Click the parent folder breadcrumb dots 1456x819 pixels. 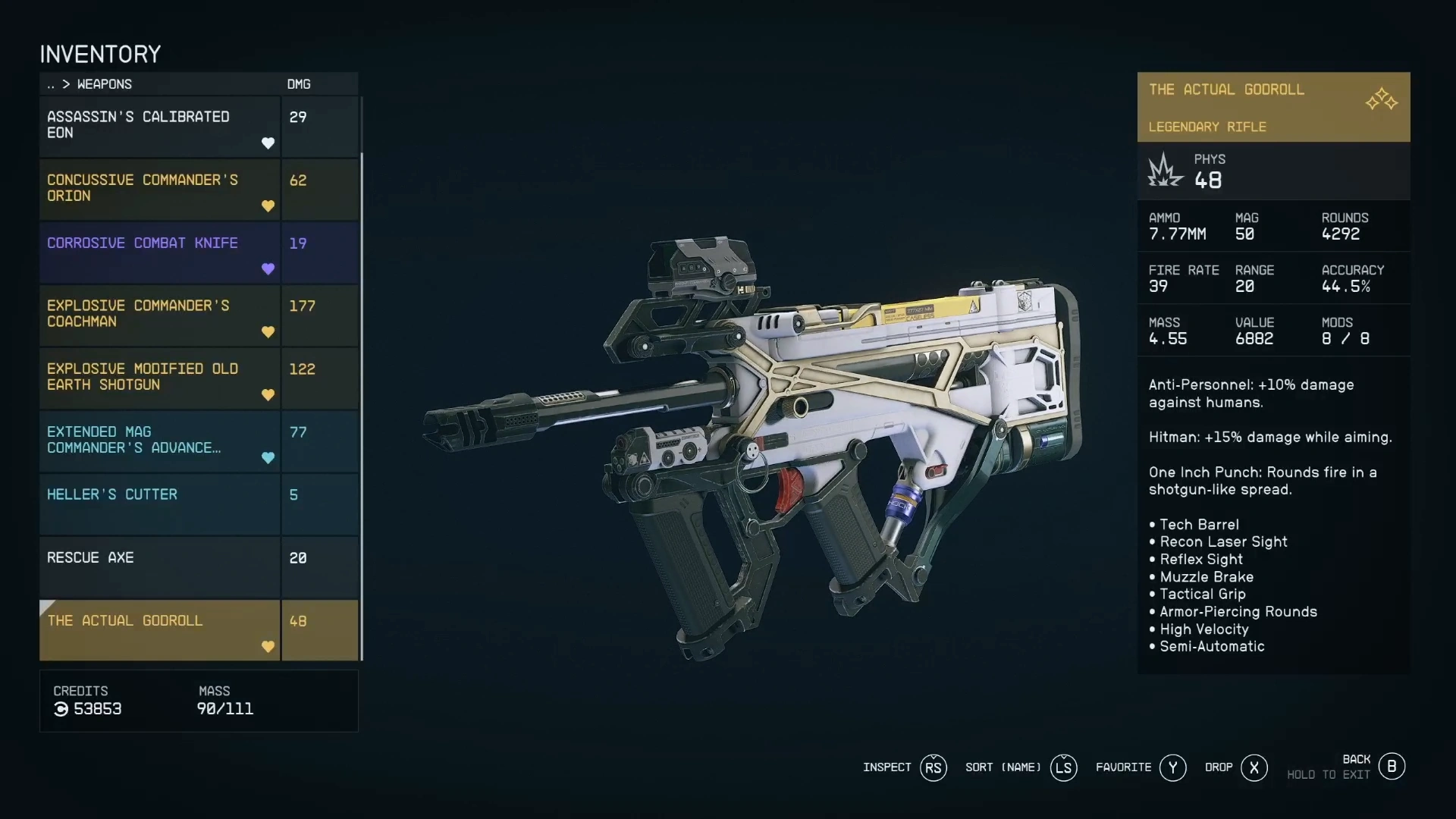pos(50,84)
